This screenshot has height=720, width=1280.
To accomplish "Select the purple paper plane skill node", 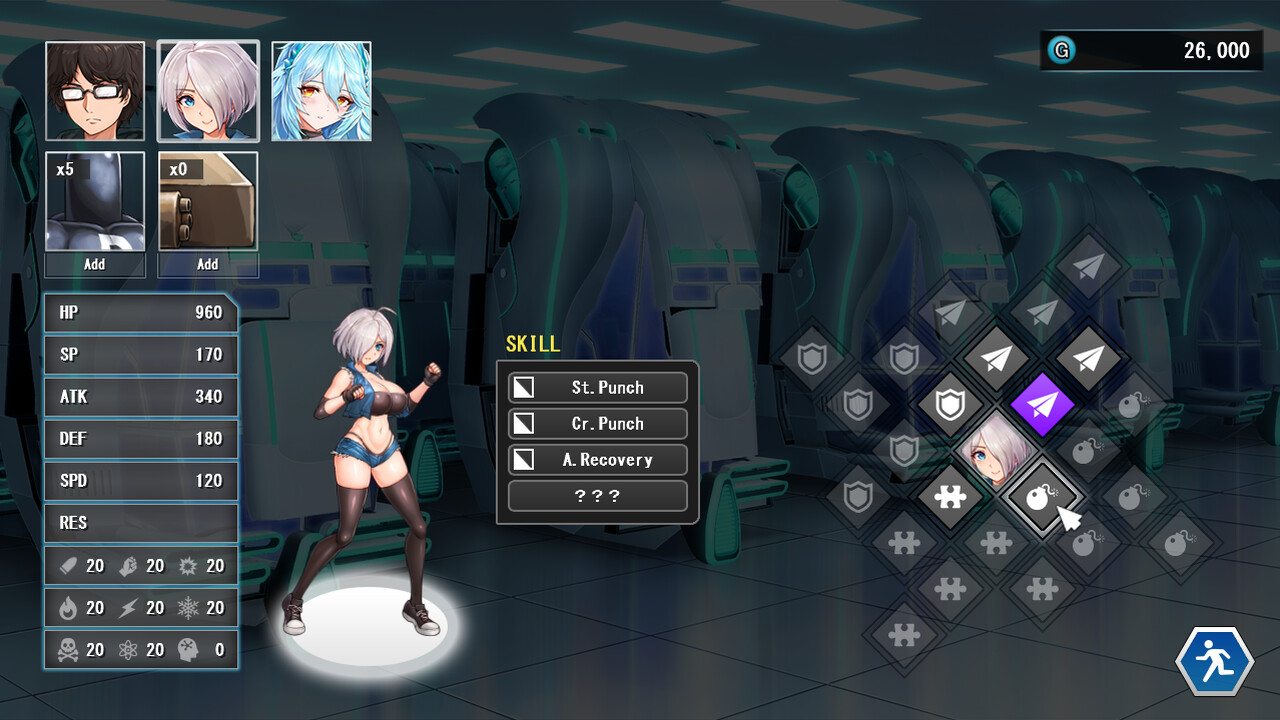I will pyautogui.click(x=1043, y=405).
